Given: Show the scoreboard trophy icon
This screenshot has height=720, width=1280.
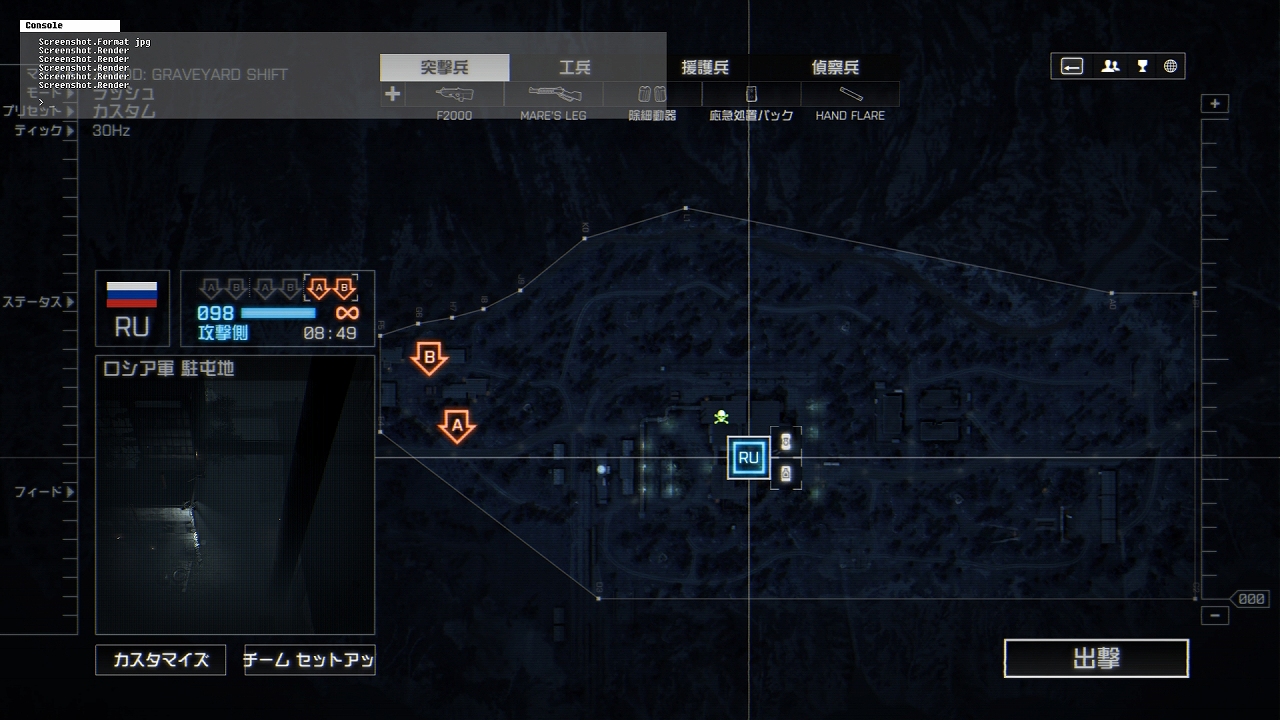Looking at the screenshot, I should 1142,67.
